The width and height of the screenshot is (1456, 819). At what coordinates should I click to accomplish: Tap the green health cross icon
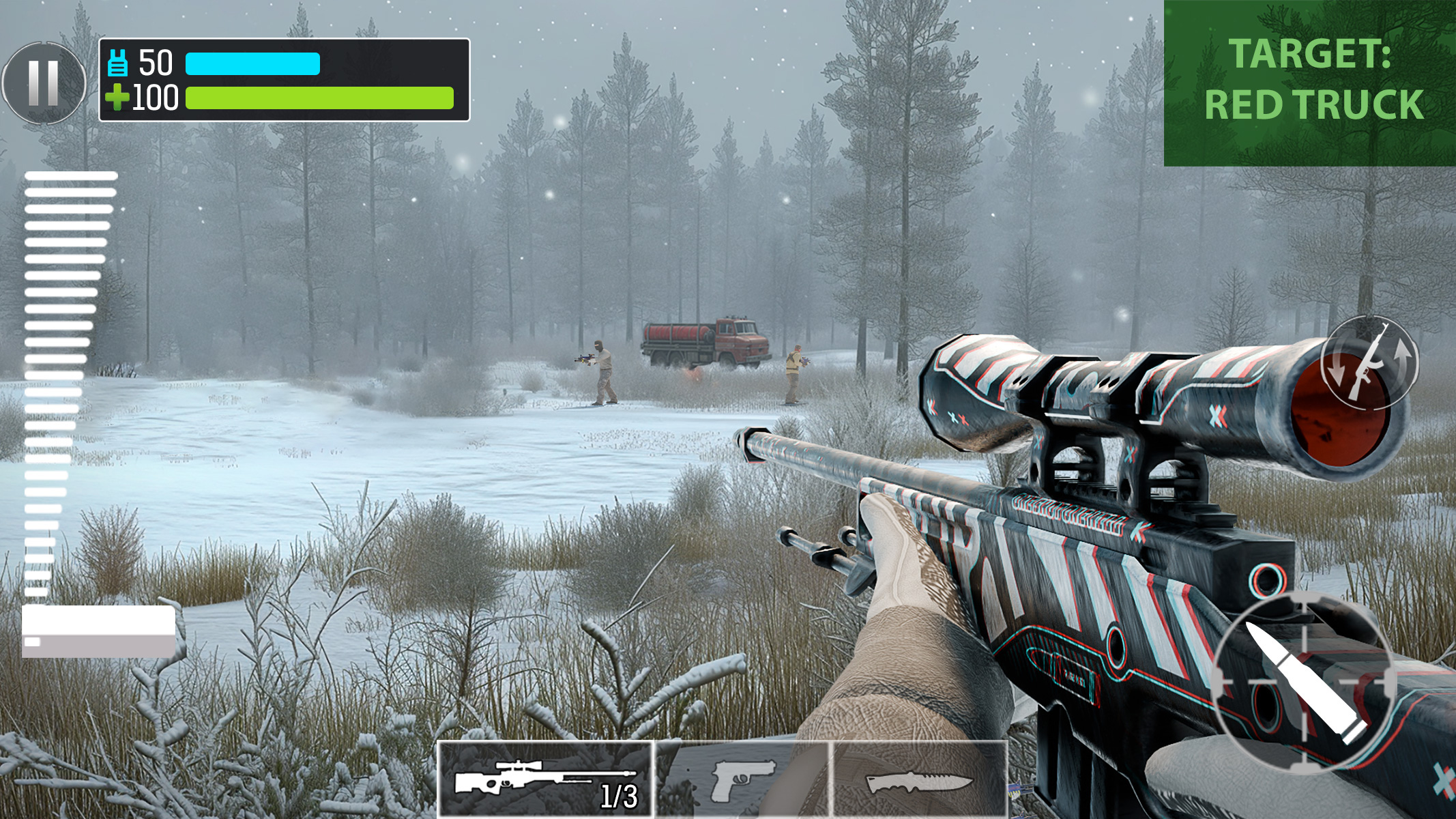pos(119,97)
